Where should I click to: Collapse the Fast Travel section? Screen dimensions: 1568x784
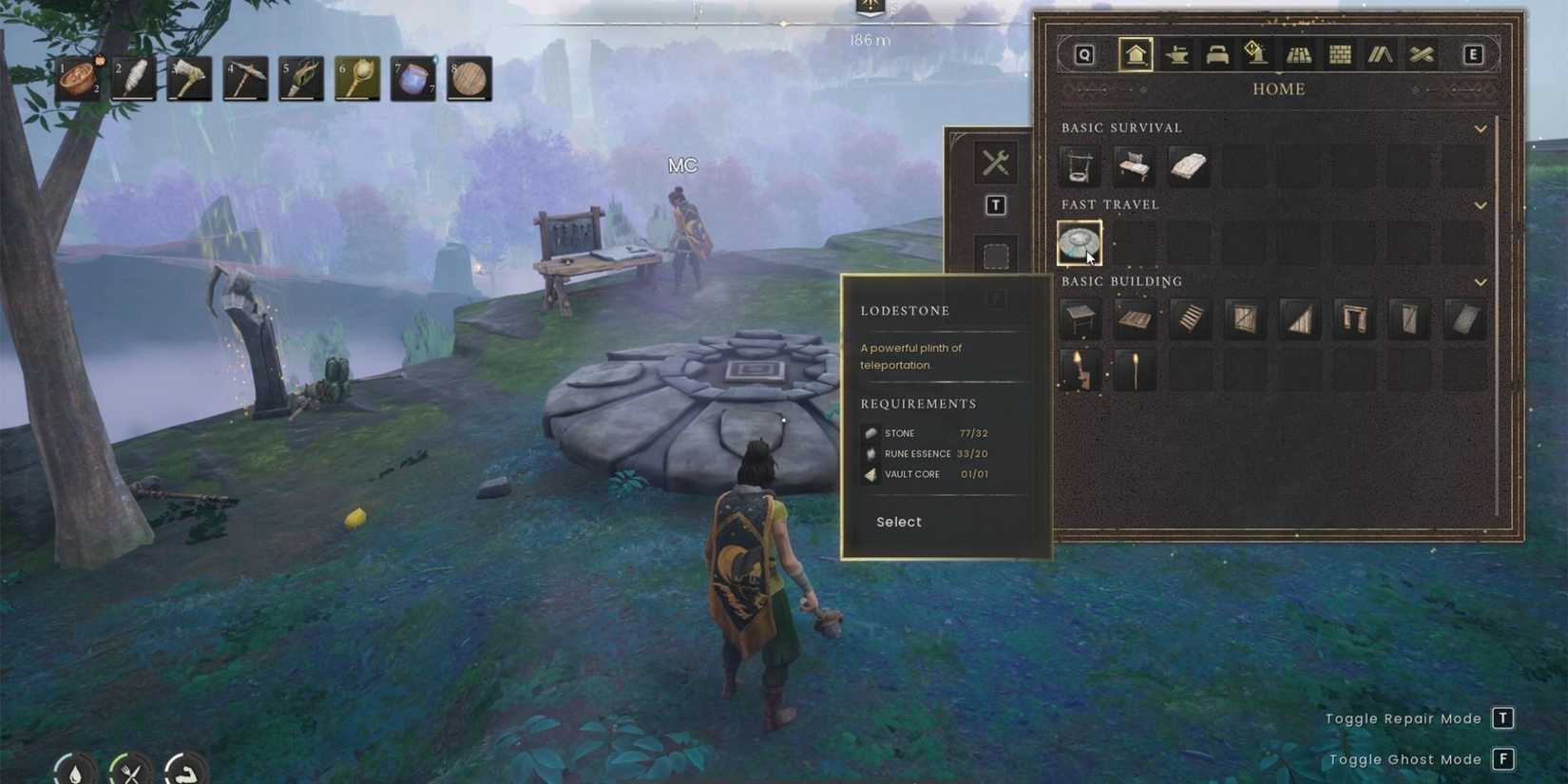point(1481,205)
